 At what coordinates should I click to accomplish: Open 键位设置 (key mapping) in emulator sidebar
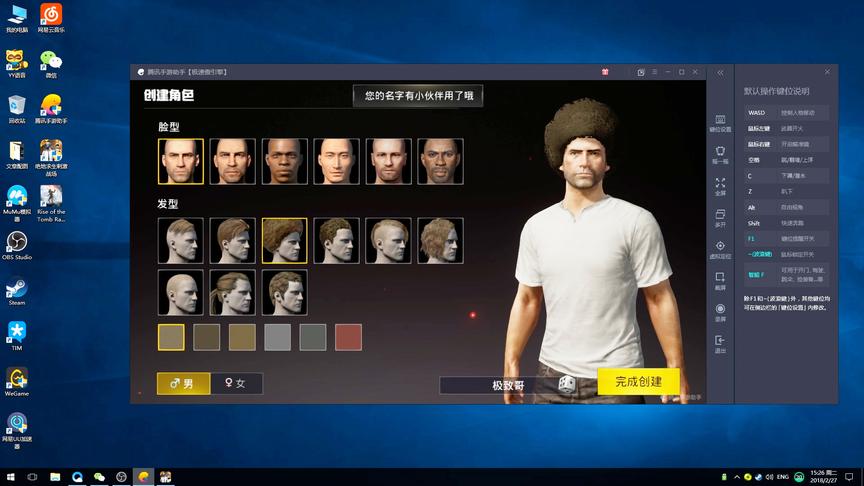coord(720,122)
